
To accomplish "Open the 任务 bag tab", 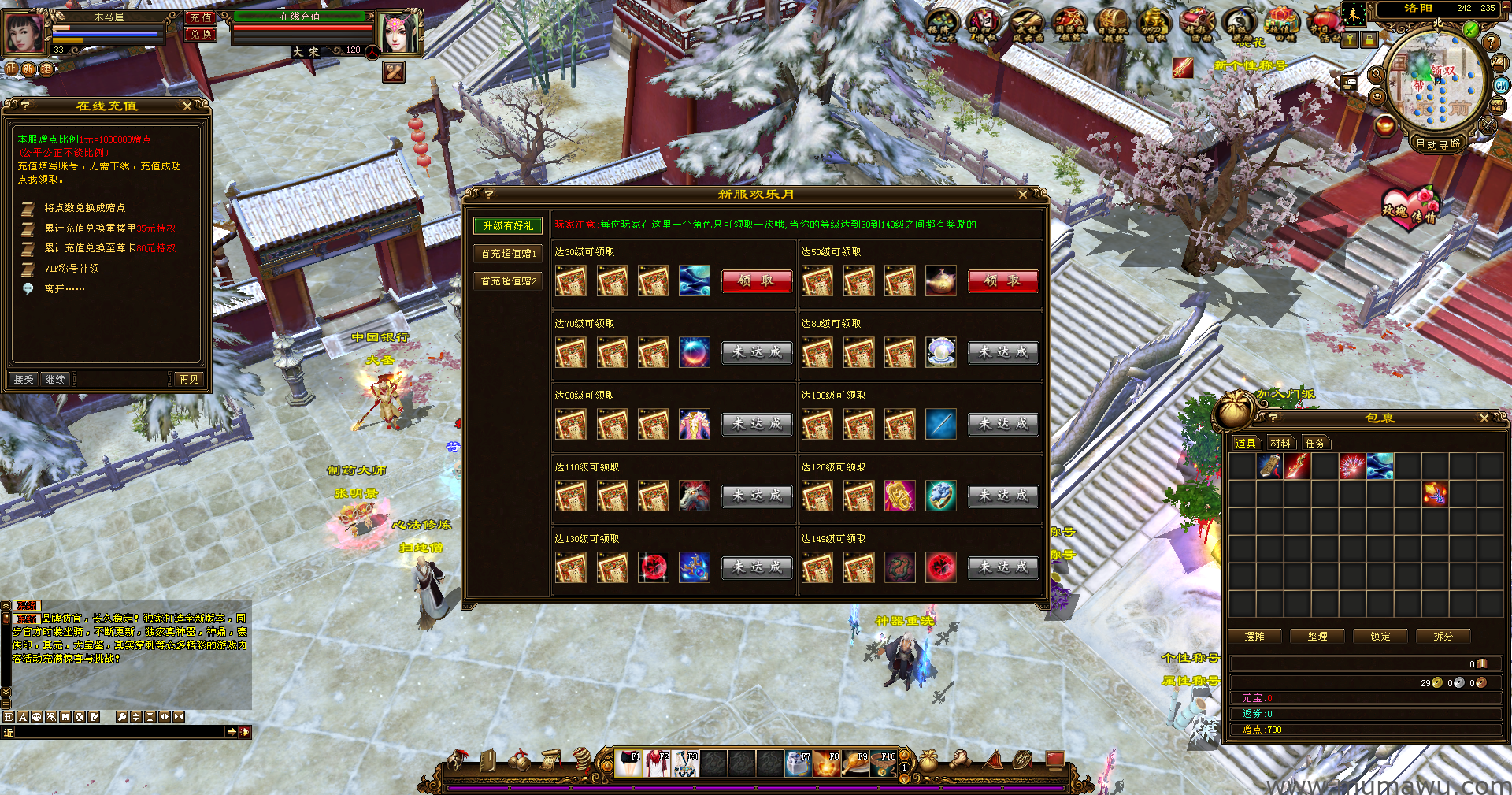I will (x=1315, y=444).
